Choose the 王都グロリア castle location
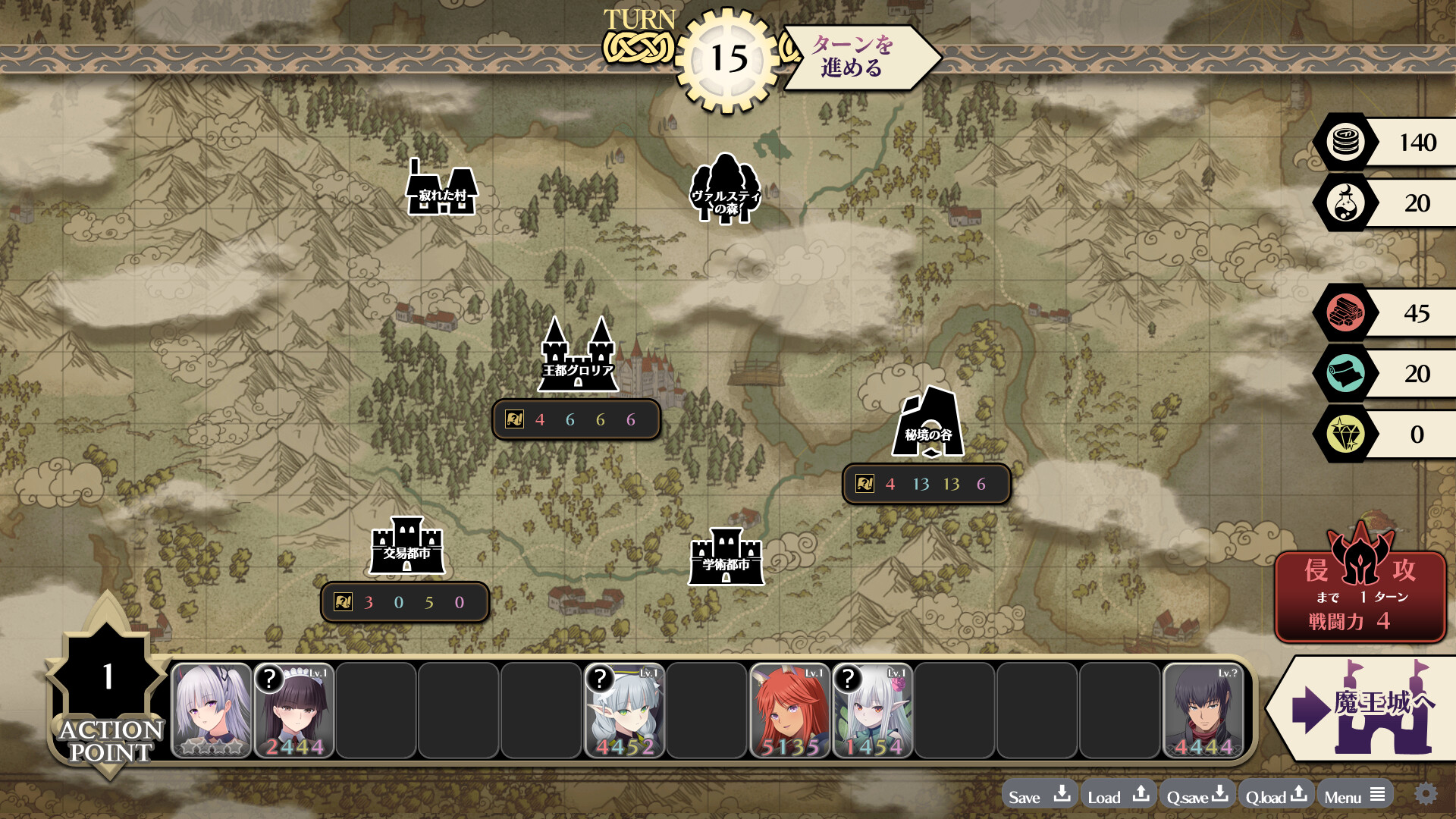The height and width of the screenshot is (819, 1456). pyautogui.click(x=578, y=356)
